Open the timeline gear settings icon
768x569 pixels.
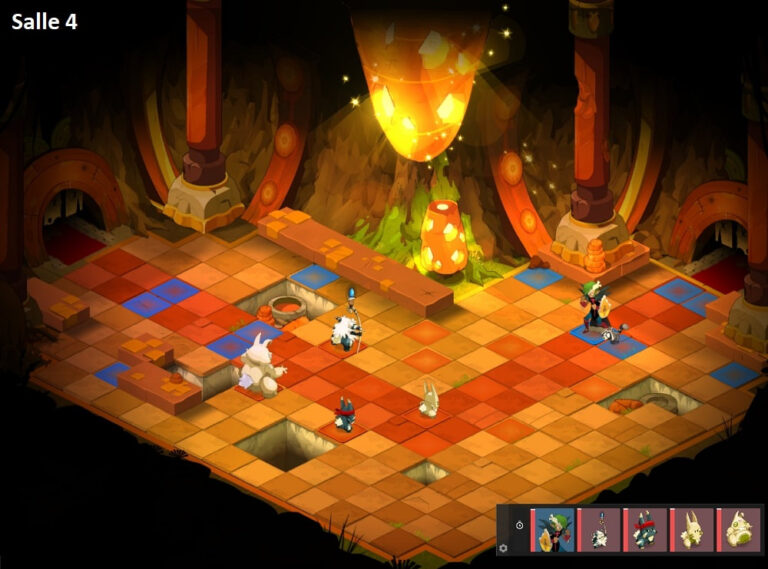[x=503, y=548]
